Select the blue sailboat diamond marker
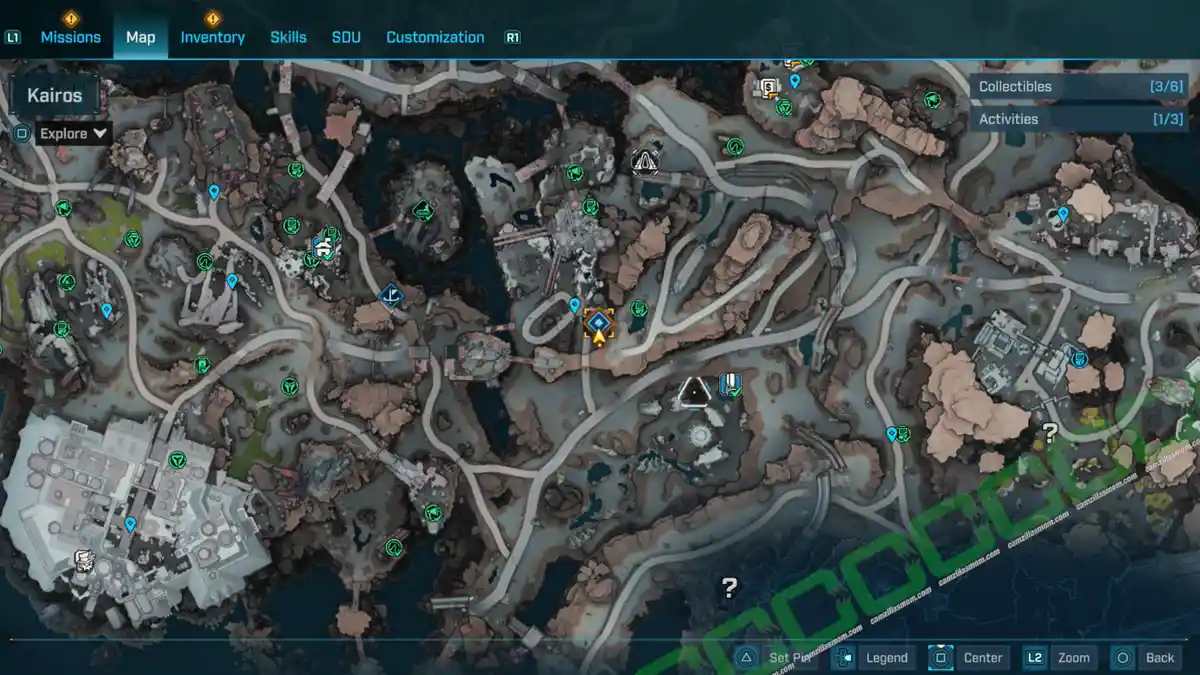Viewport: 1200px width, 675px height. click(x=391, y=295)
